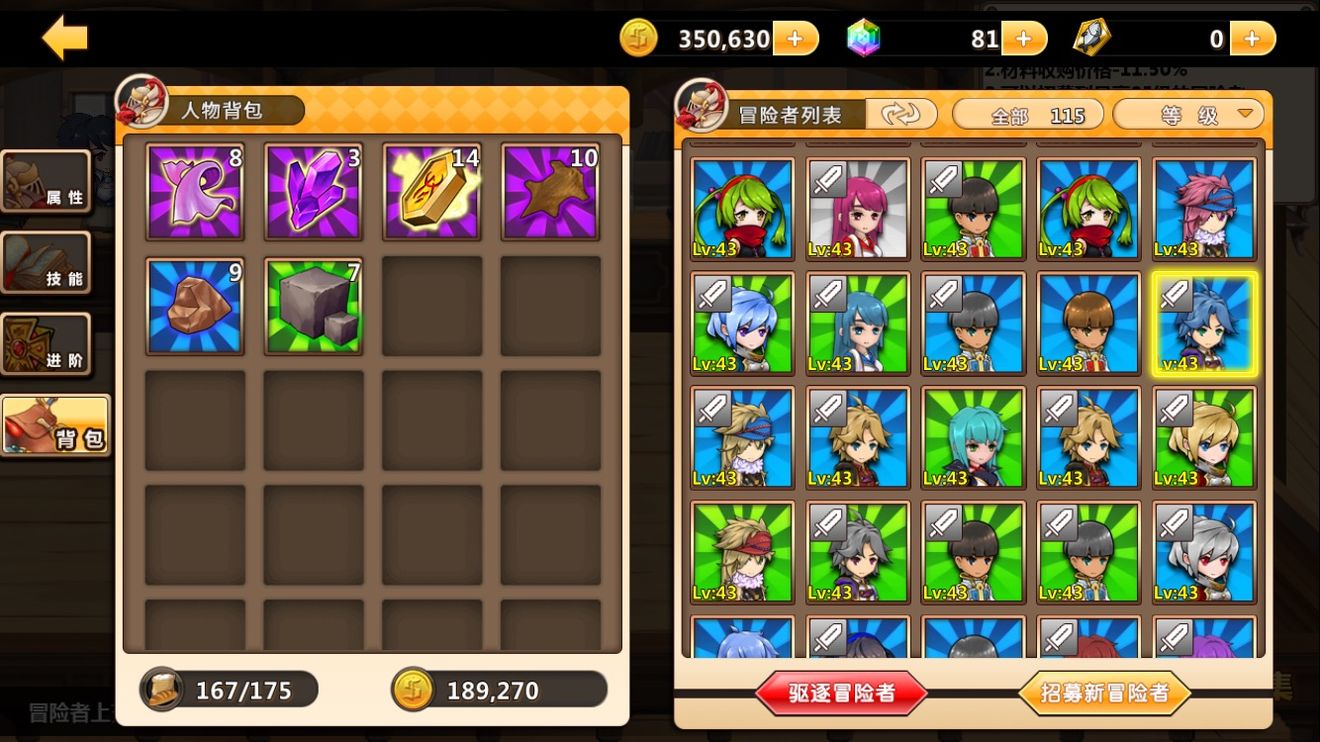Image resolution: width=1320 pixels, height=742 pixels.
Task: Click the plus button next to medal count
Action: pos(1251,38)
